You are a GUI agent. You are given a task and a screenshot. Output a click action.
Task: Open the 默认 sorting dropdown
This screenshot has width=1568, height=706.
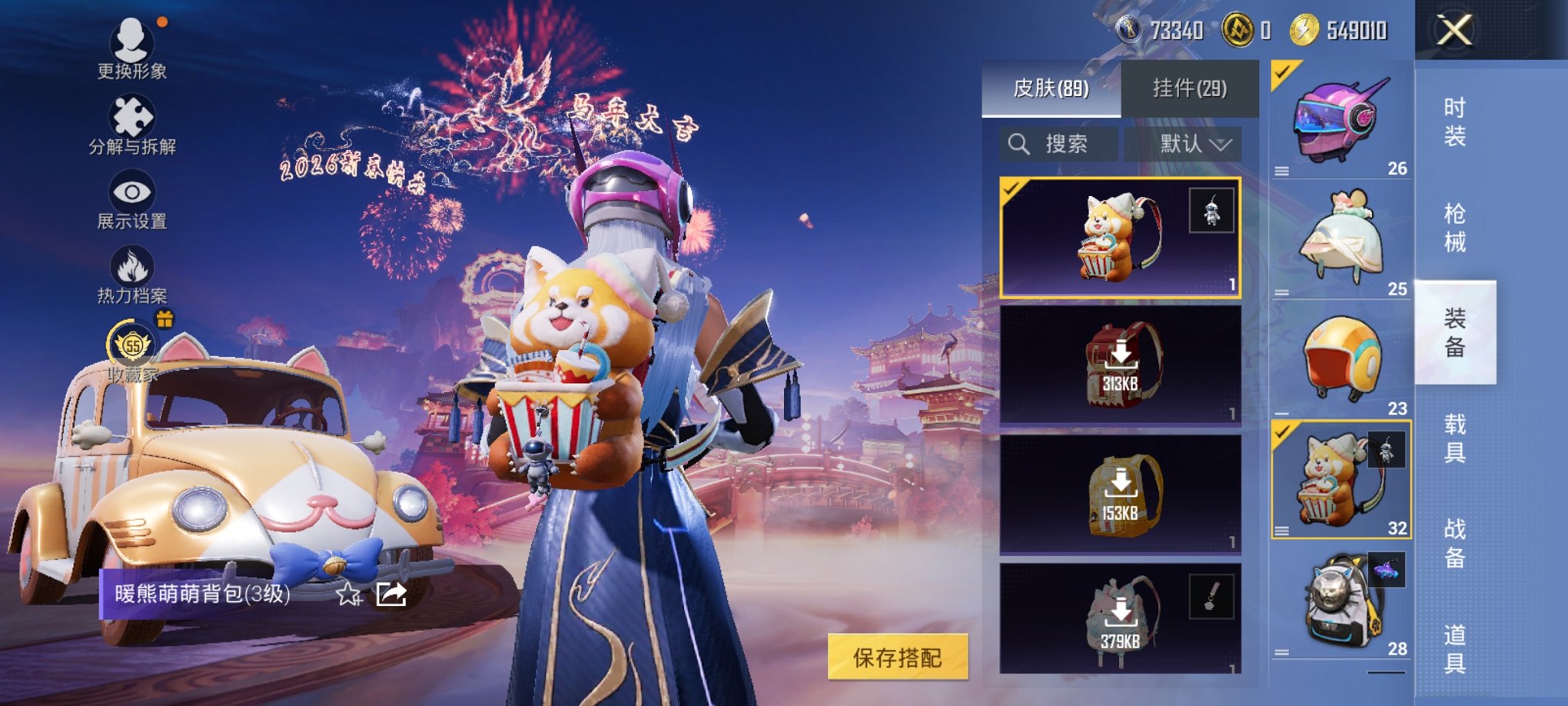[x=1188, y=143]
